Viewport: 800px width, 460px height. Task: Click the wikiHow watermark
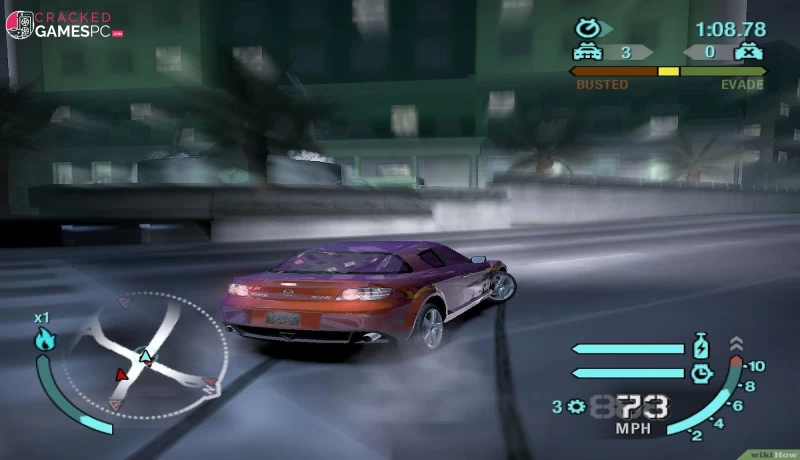773,452
